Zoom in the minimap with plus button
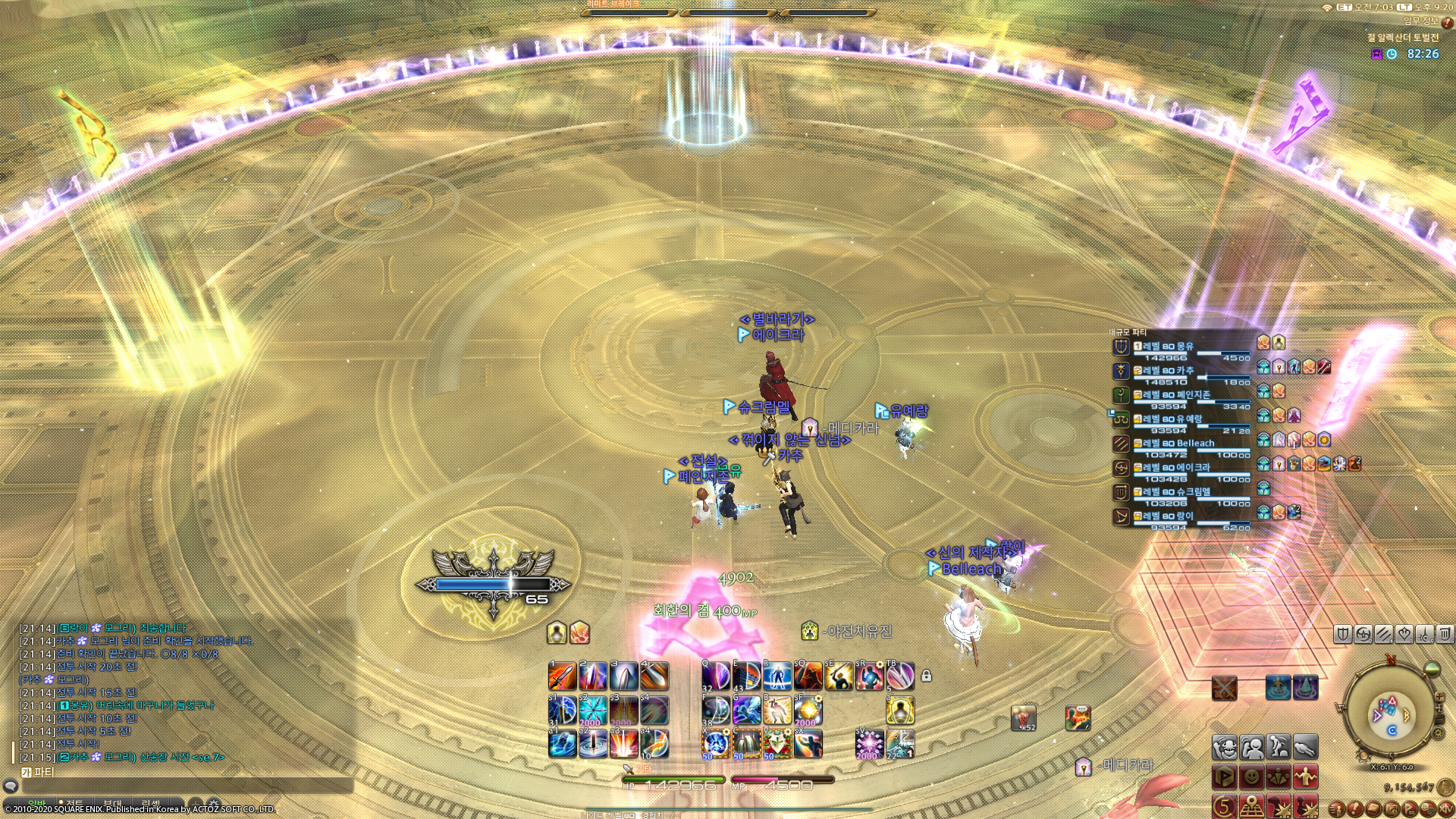Image resolution: width=1456 pixels, height=819 pixels. (x=1439, y=696)
